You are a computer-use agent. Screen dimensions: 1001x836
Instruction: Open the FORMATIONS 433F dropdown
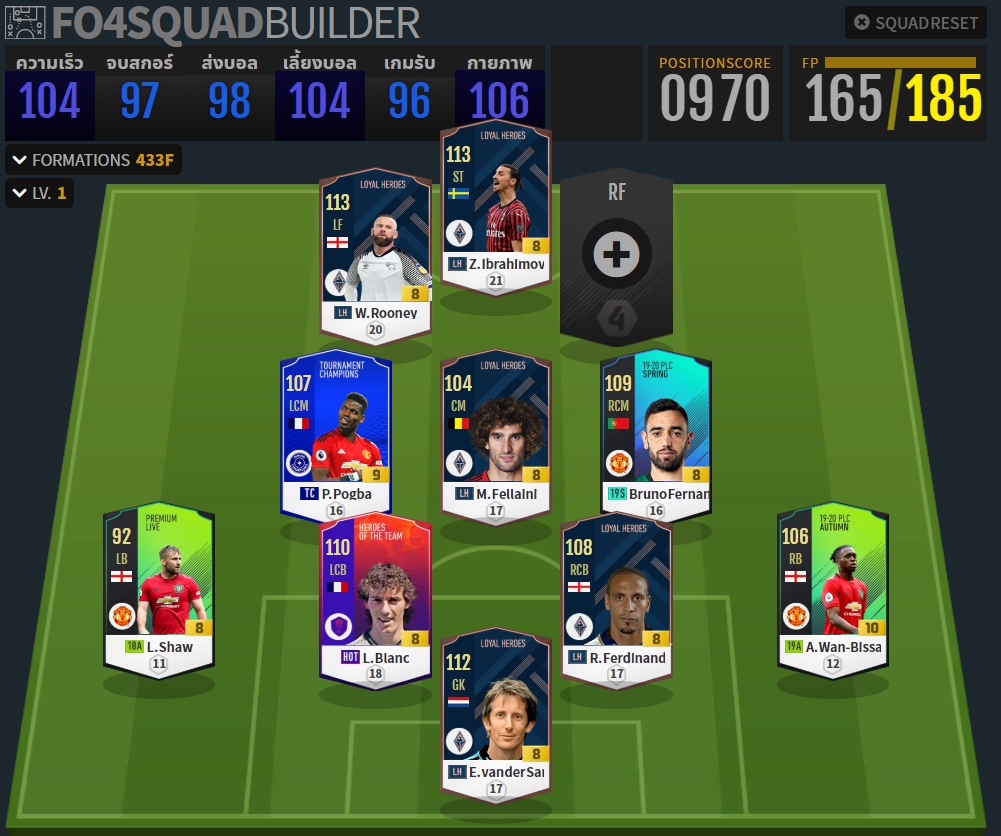coord(96,160)
